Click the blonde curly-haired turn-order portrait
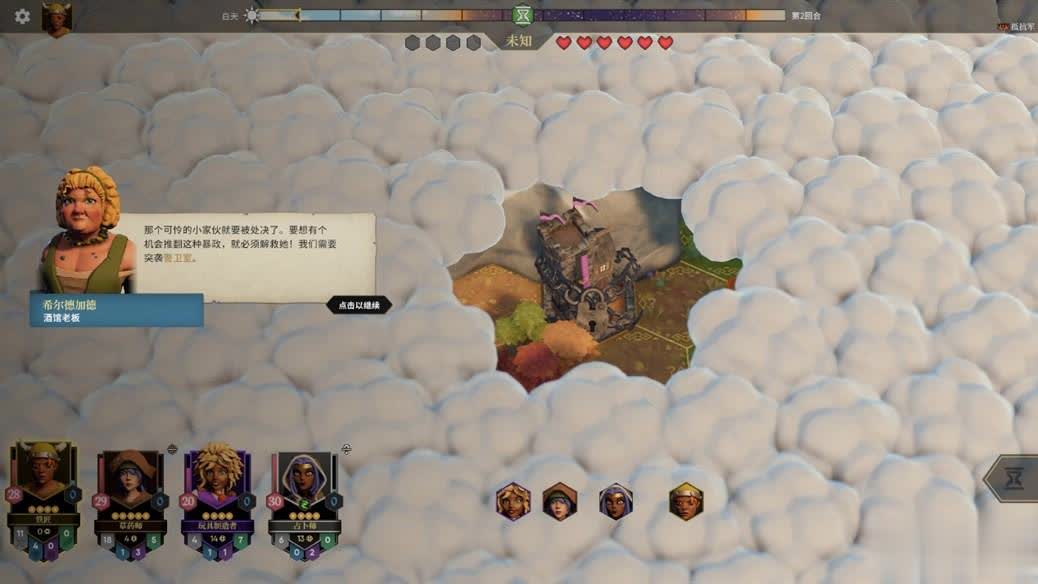 click(513, 501)
